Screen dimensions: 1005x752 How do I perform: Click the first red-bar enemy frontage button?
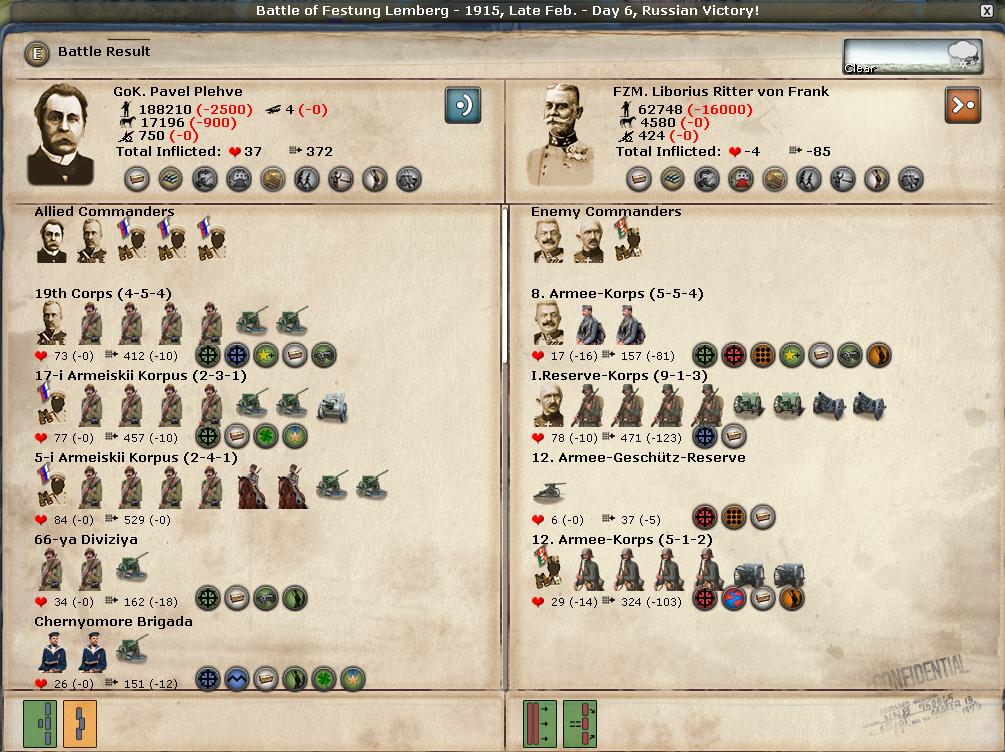click(540, 722)
